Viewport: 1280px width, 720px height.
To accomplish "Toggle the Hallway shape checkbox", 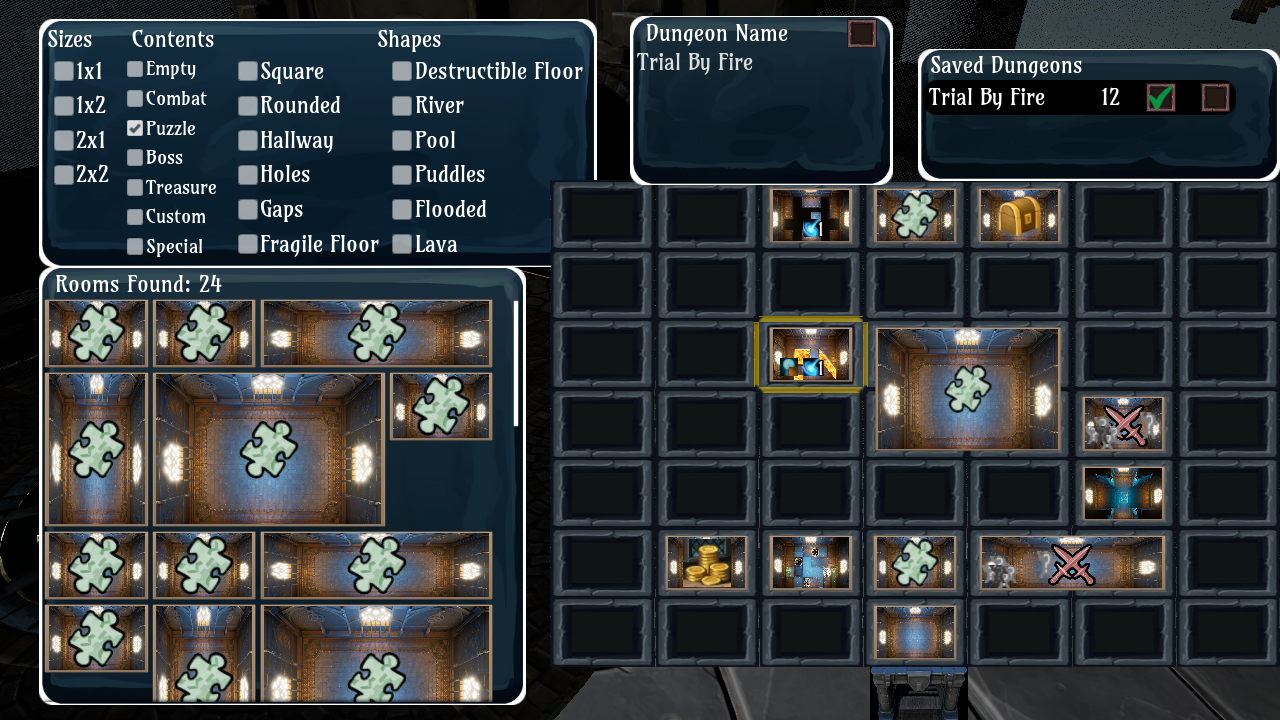I will click(248, 141).
